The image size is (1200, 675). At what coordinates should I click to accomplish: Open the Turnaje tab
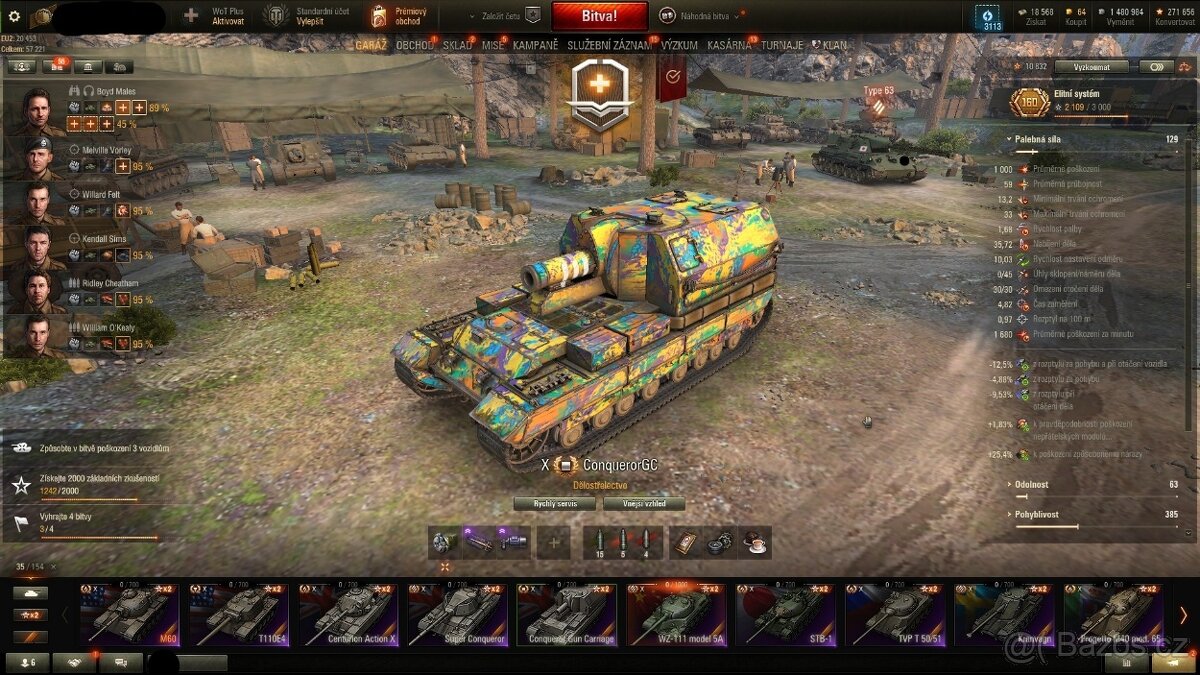click(780, 45)
